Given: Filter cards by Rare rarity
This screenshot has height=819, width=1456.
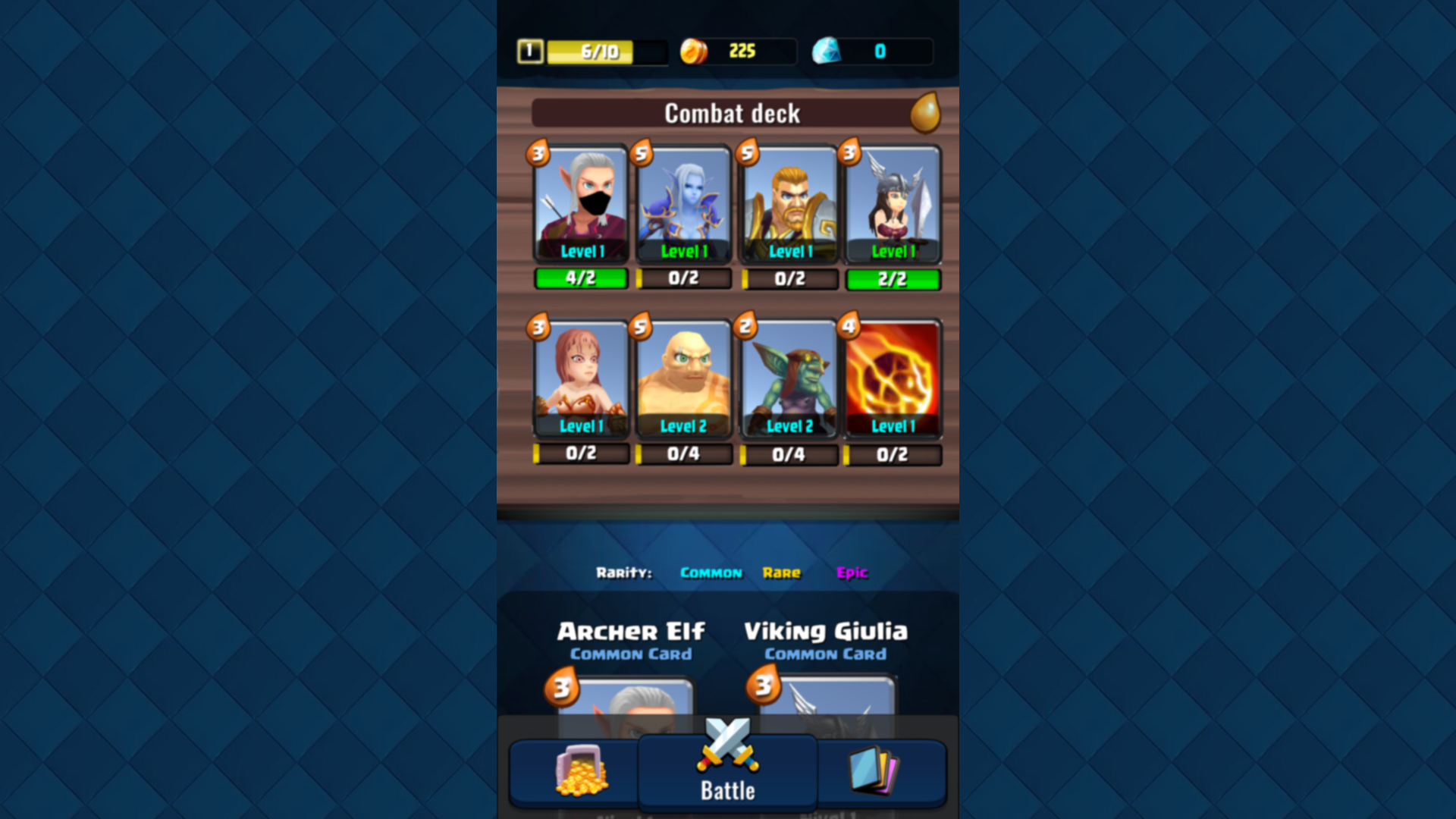Looking at the screenshot, I should (783, 573).
